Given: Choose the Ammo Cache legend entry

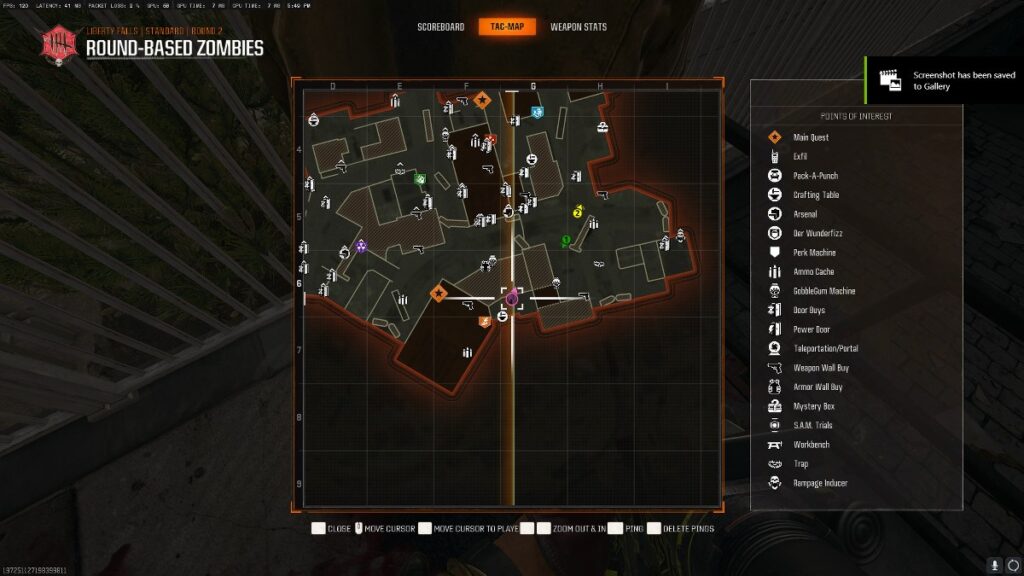Looking at the screenshot, I should [x=813, y=271].
